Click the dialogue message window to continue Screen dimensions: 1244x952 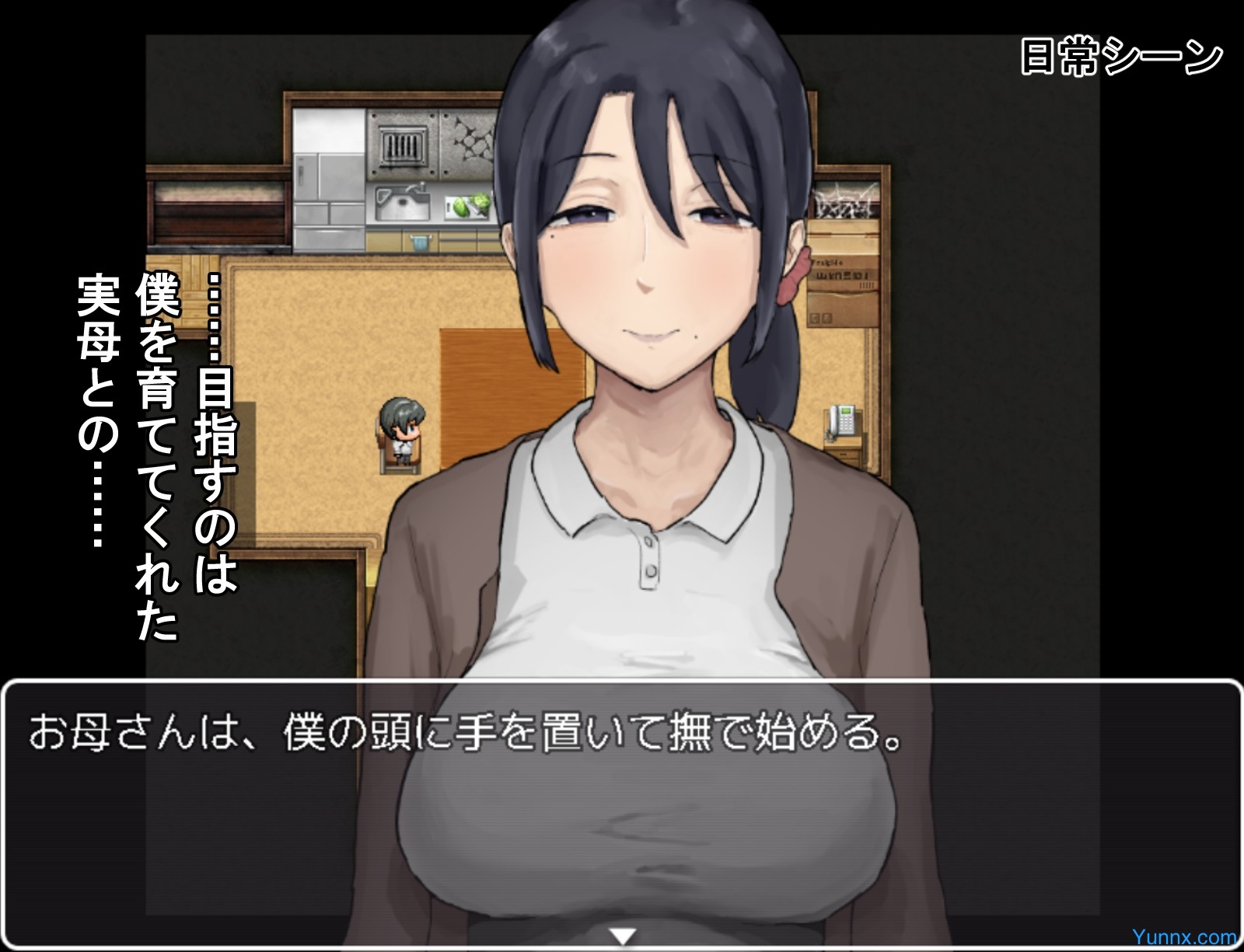tap(622, 808)
